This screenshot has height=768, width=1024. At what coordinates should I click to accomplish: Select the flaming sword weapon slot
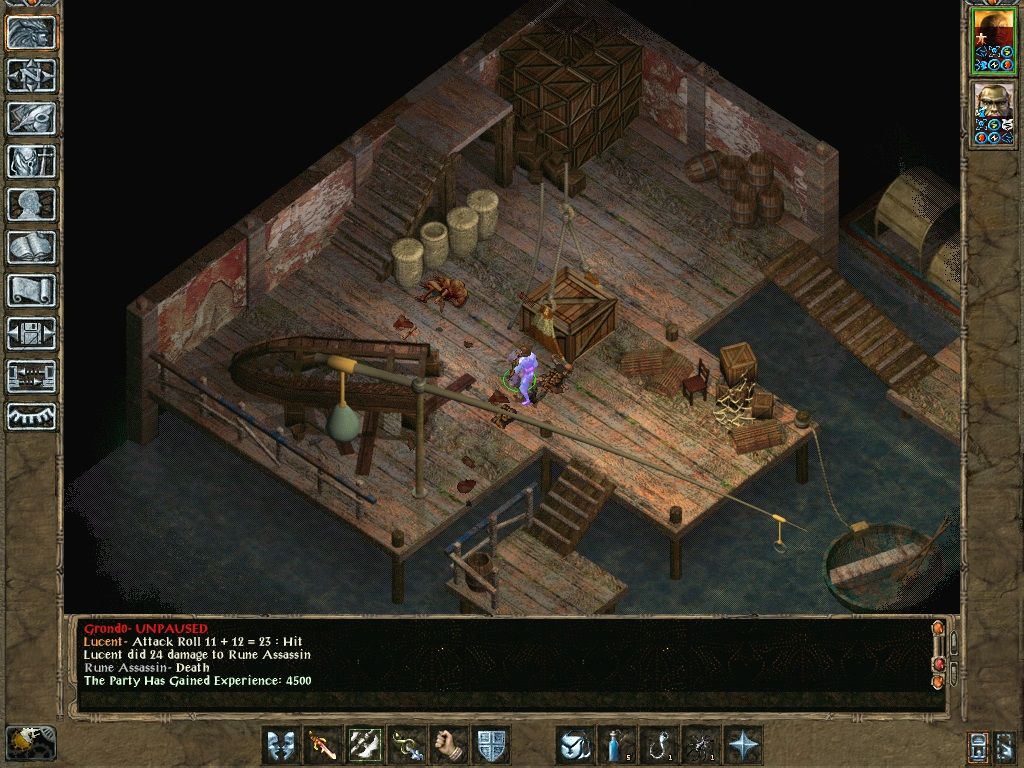323,745
